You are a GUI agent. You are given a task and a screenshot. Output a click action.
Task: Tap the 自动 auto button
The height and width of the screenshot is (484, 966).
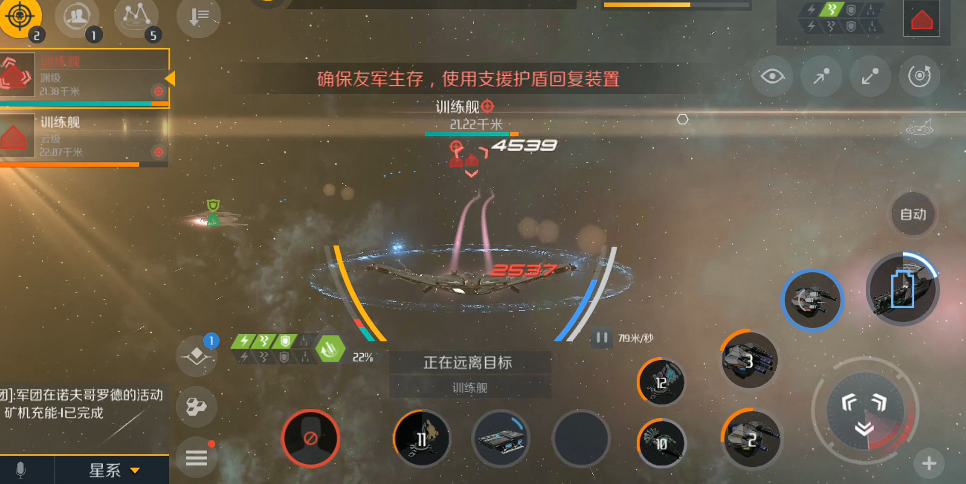[x=912, y=214]
